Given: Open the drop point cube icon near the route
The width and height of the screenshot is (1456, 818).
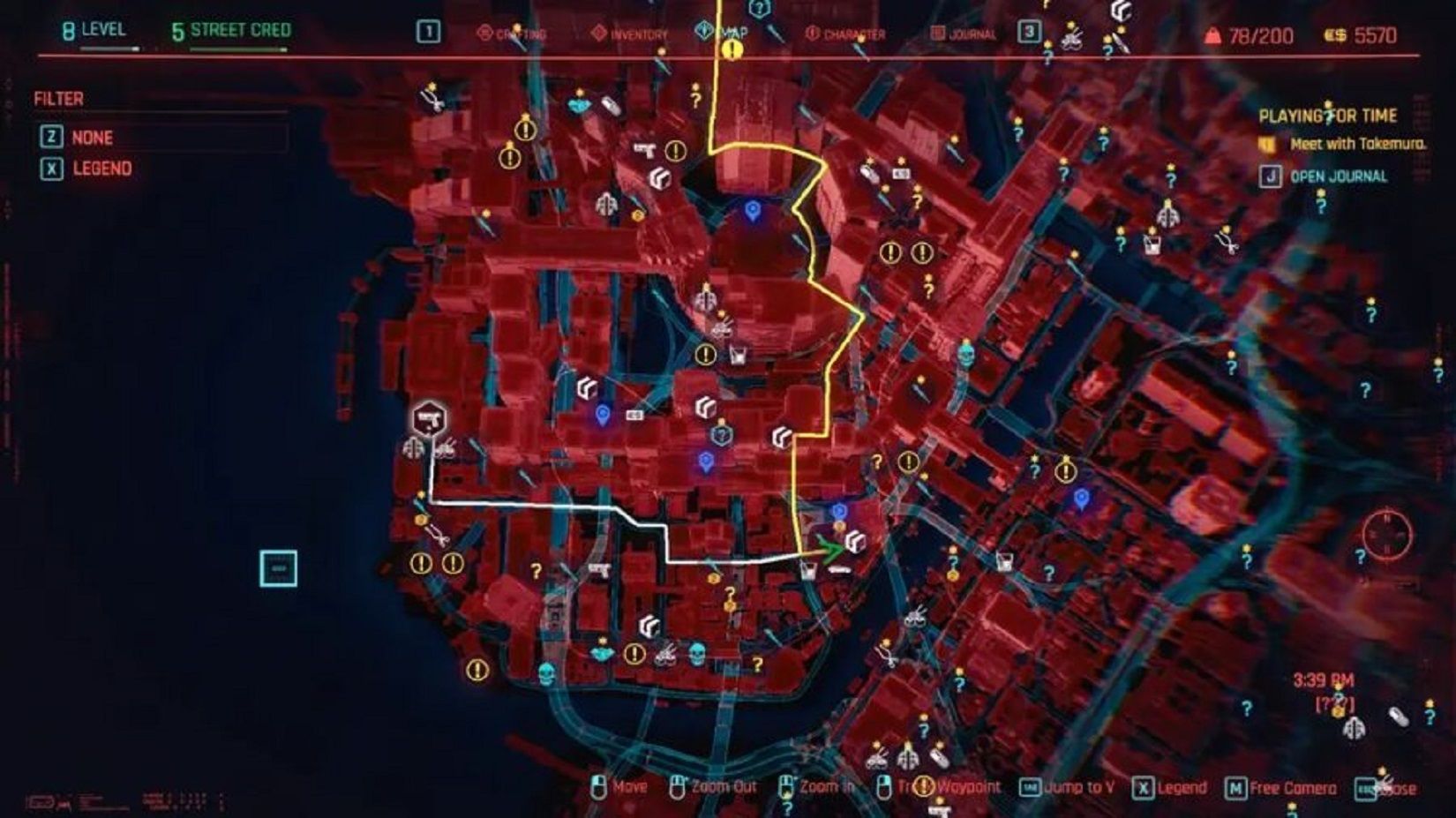Looking at the screenshot, I should pos(854,541).
